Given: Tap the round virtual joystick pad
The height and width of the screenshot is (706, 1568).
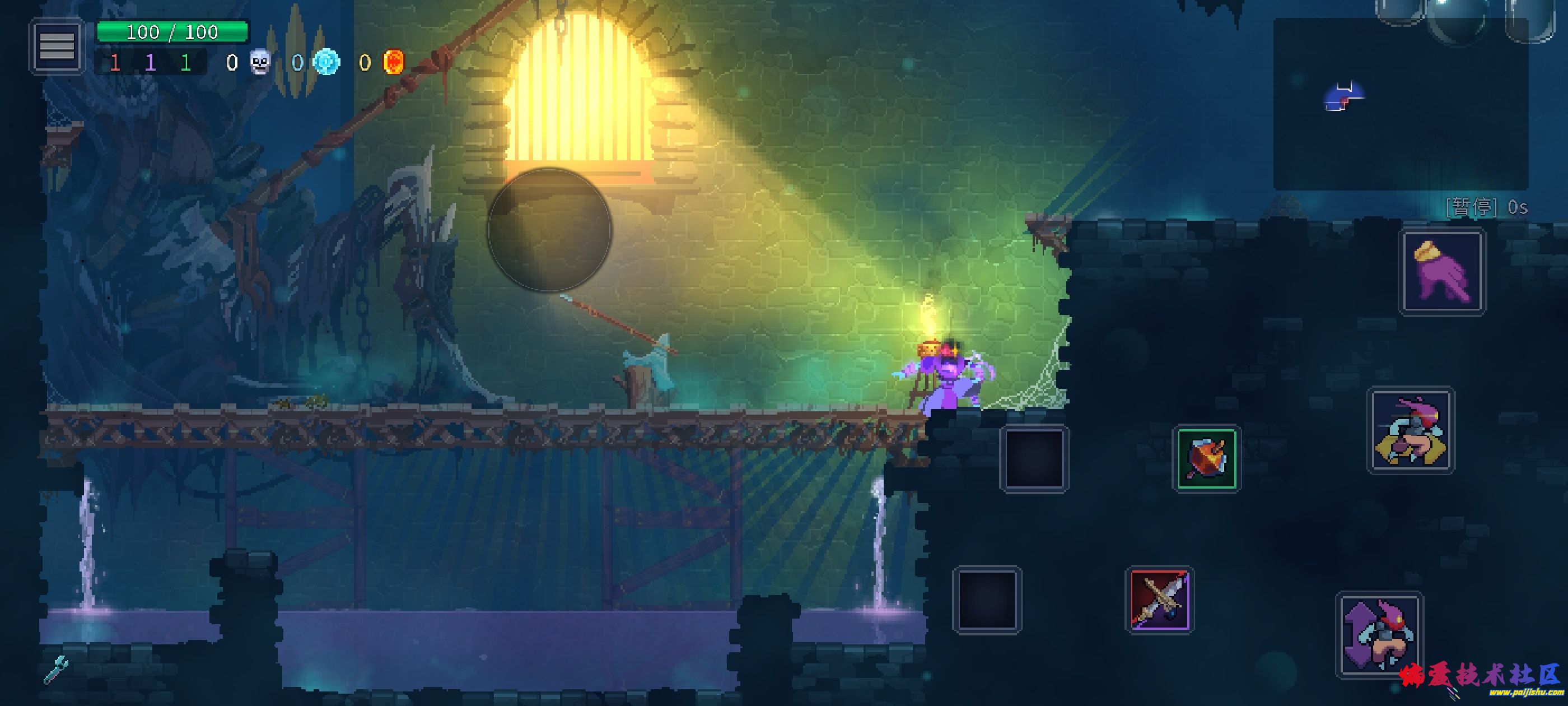Looking at the screenshot, I should point(549,230).
